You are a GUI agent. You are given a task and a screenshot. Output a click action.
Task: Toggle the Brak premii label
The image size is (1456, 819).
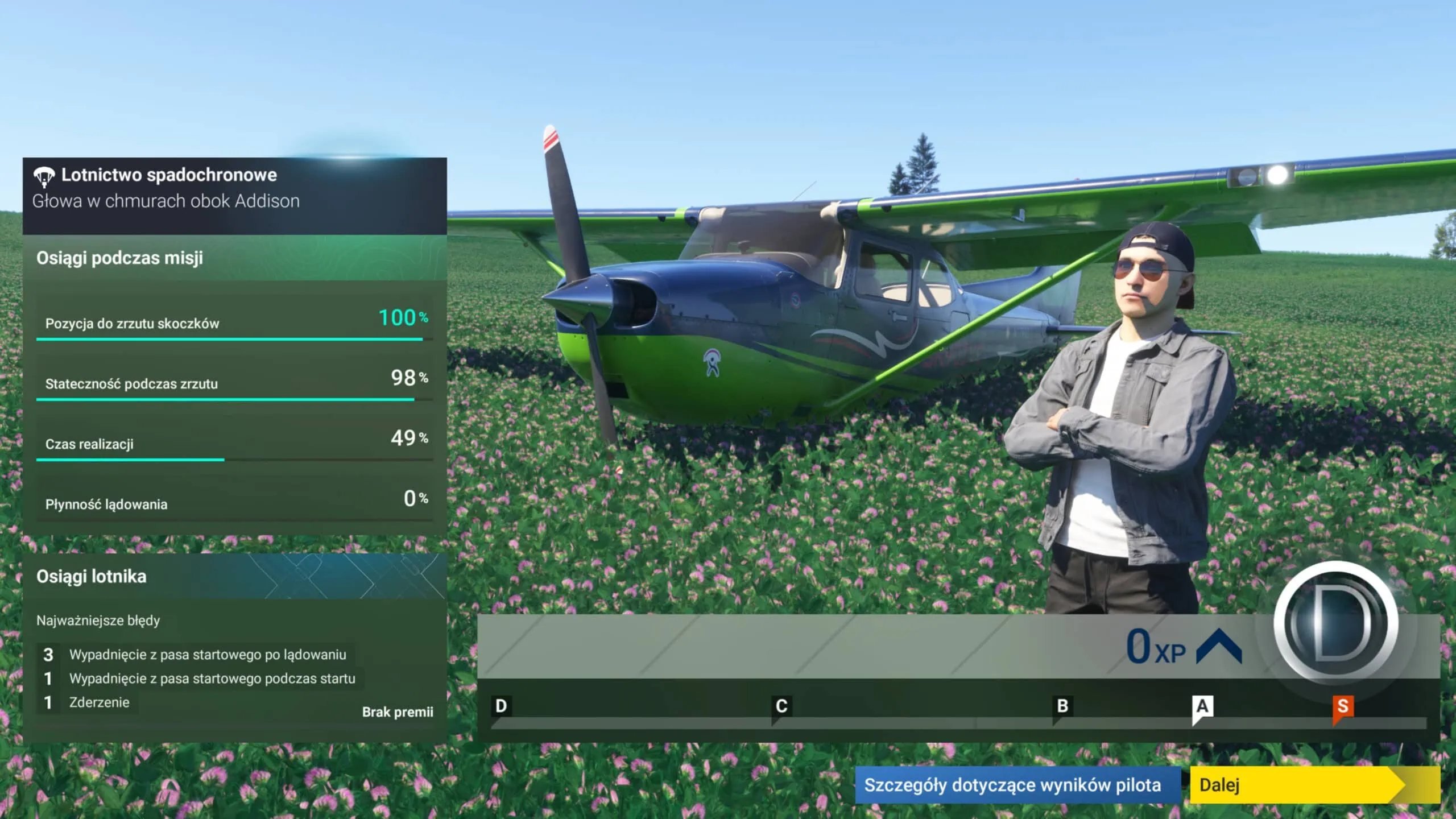(398, 712)
